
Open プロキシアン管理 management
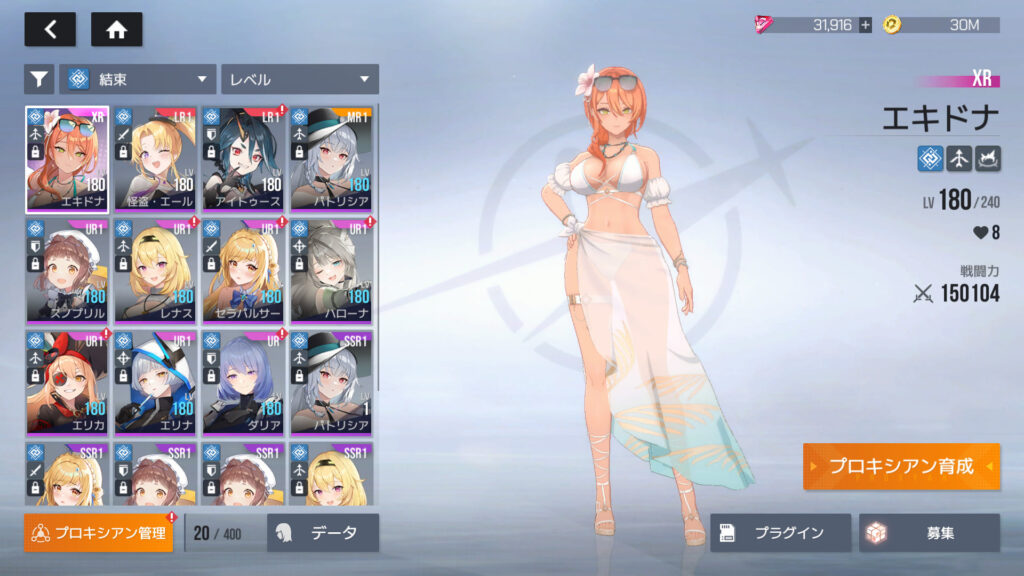point(98,533)
